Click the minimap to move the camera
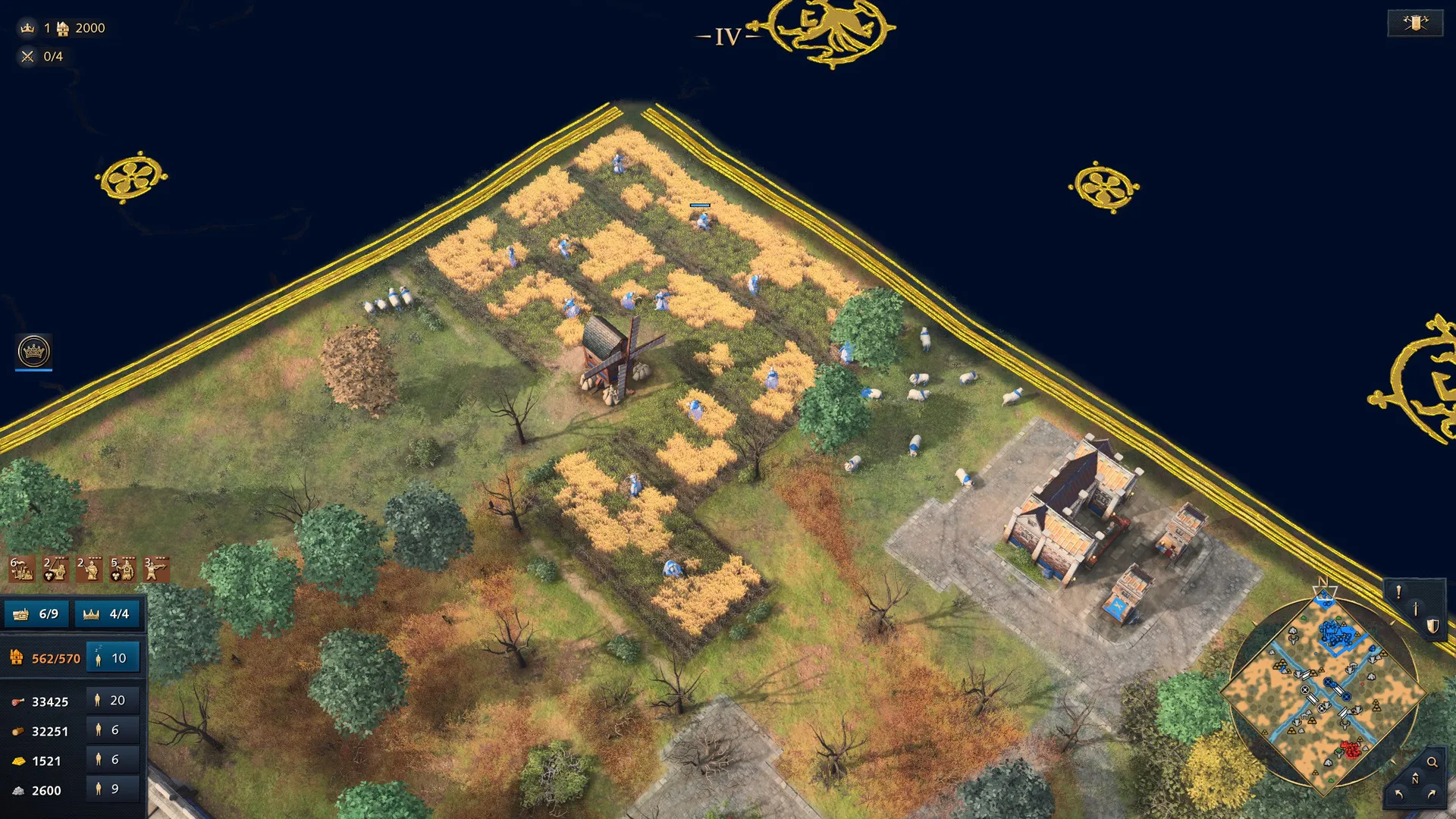The image size is (1456, 819). click(x=1323, y=694)
